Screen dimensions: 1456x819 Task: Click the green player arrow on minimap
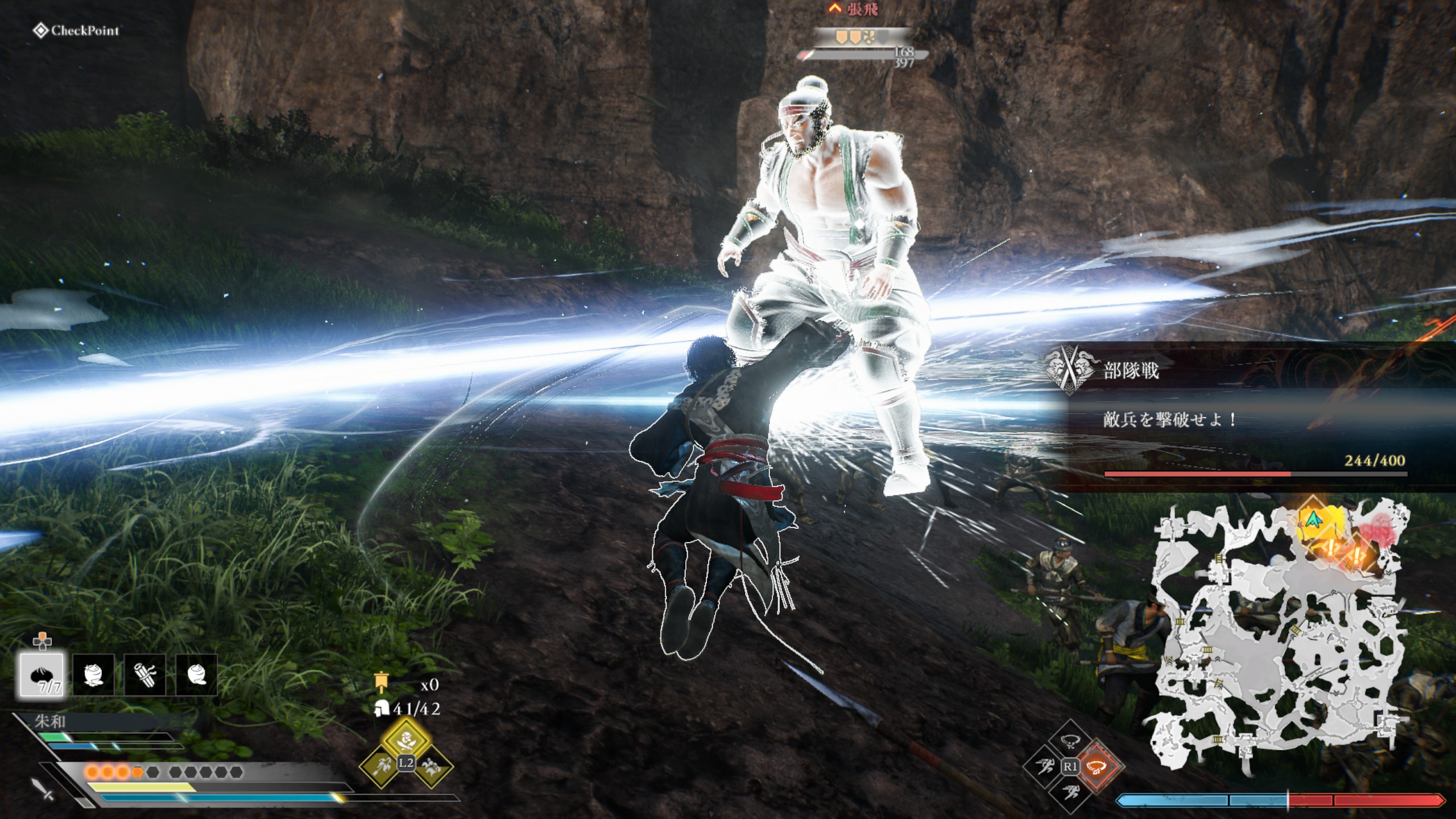pyautogui.click(x=1313, y=519)
